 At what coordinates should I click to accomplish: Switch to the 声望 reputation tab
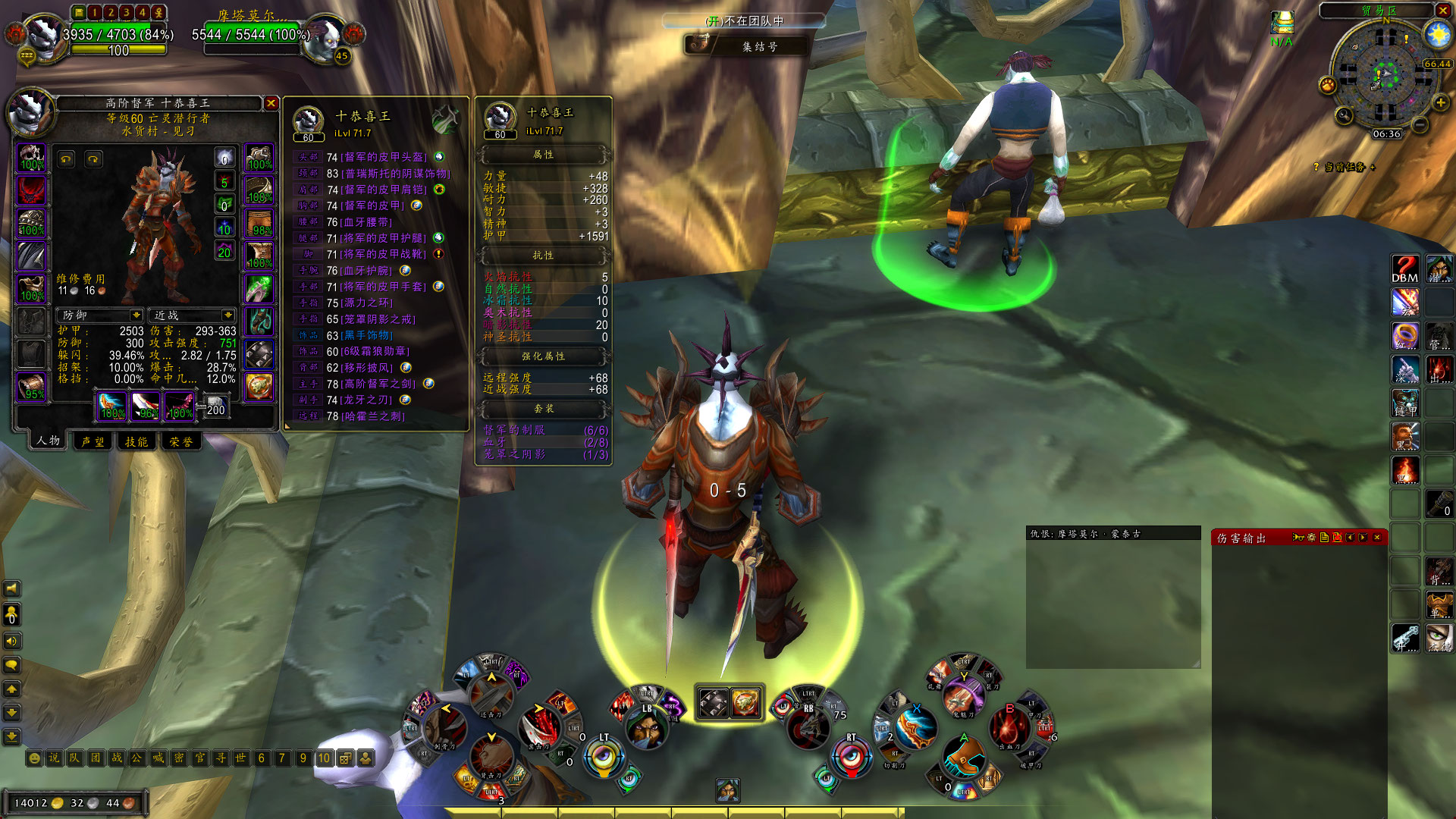(x=93, y=441)
